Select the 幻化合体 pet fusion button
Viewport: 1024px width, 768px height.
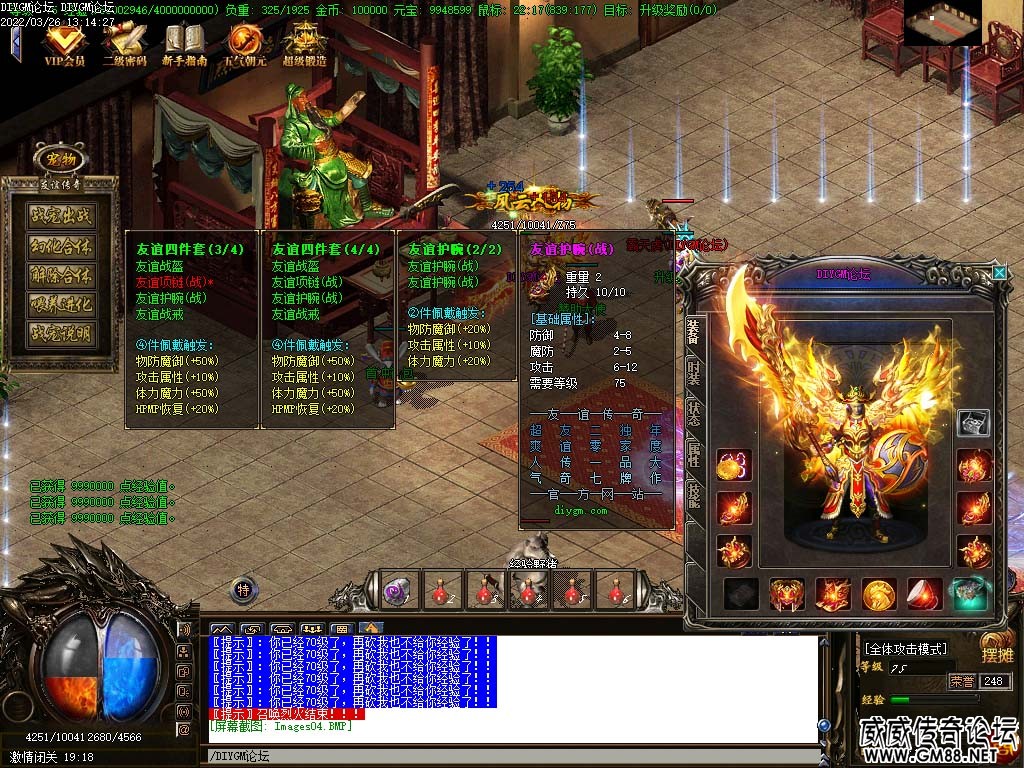61,245
